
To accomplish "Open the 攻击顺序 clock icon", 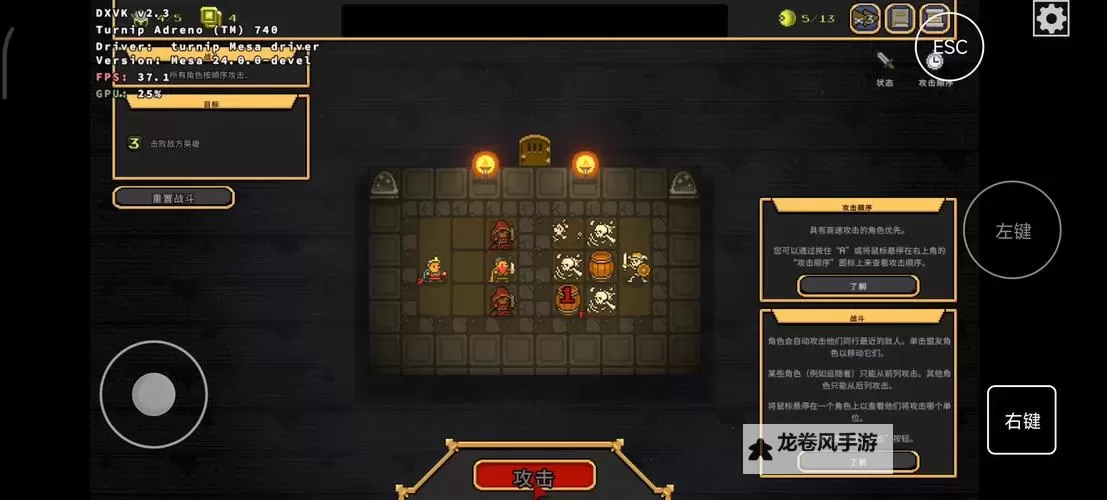I will click(934, 62).
